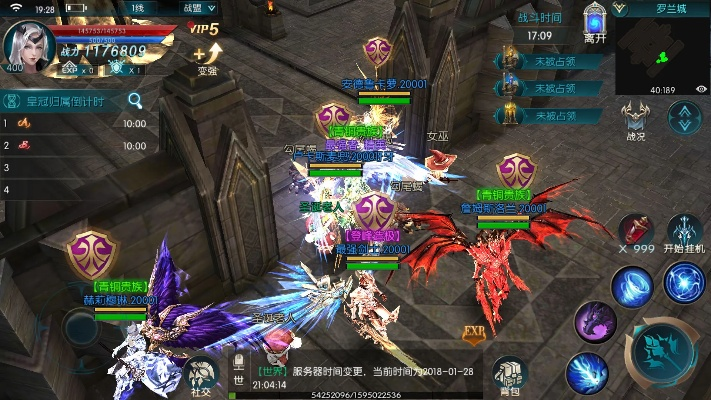711x400 pixels.
Task: Open the 变强 power-up menu
Action: [208, 57]
